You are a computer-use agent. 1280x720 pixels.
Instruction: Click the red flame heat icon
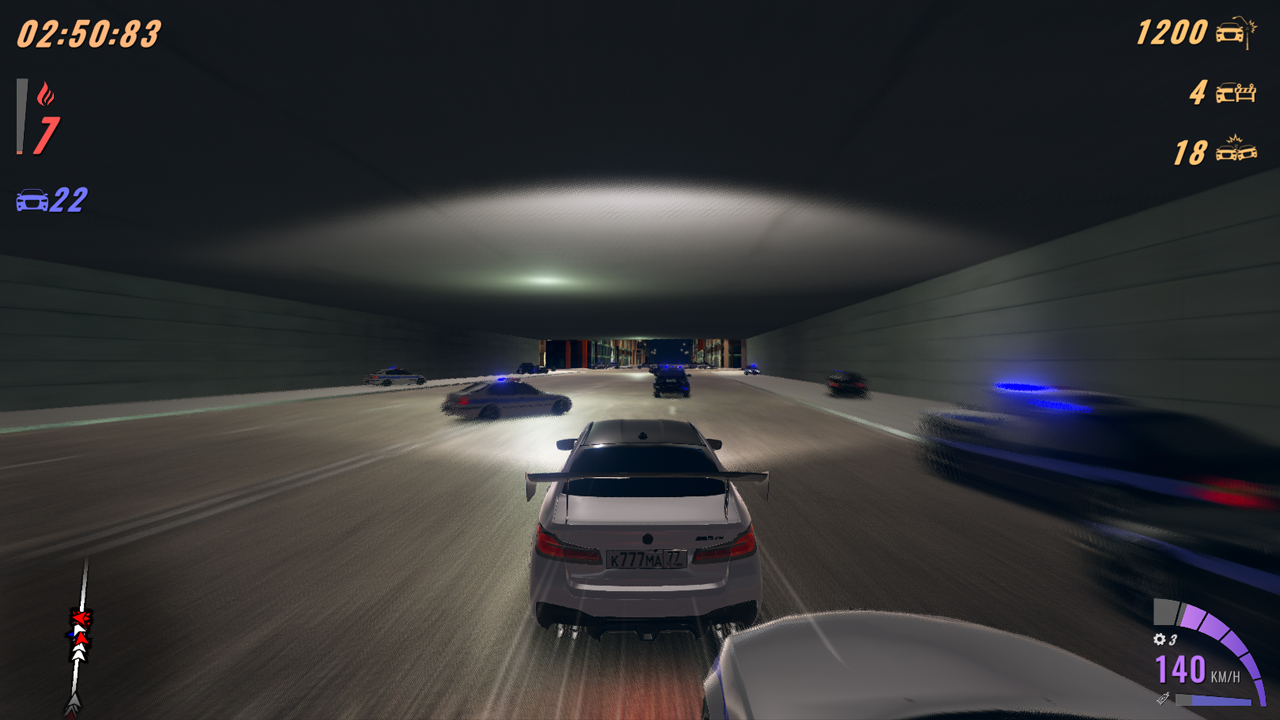click(44, 94)
